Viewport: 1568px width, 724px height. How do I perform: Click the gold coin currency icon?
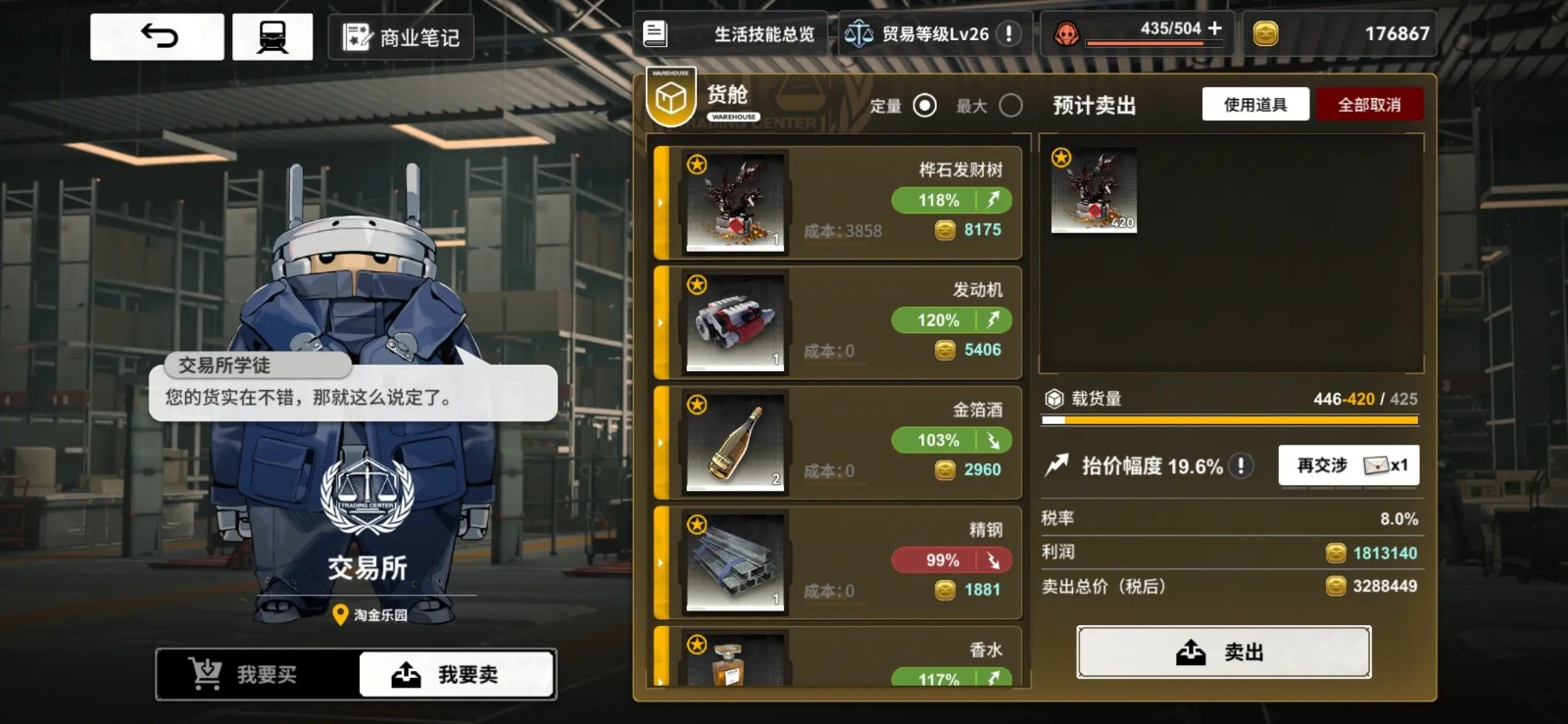(x=1265, y=33)
